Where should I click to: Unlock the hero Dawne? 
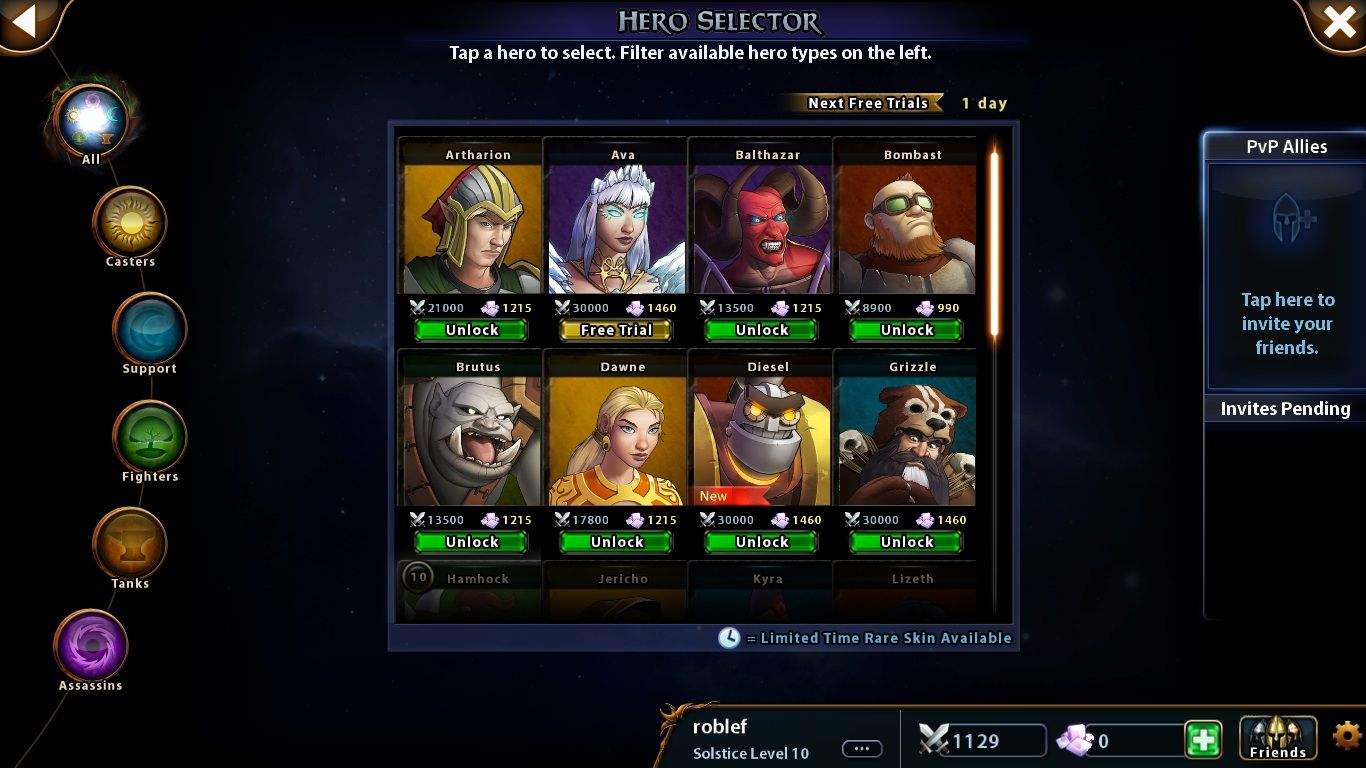[x=616, y=542]
